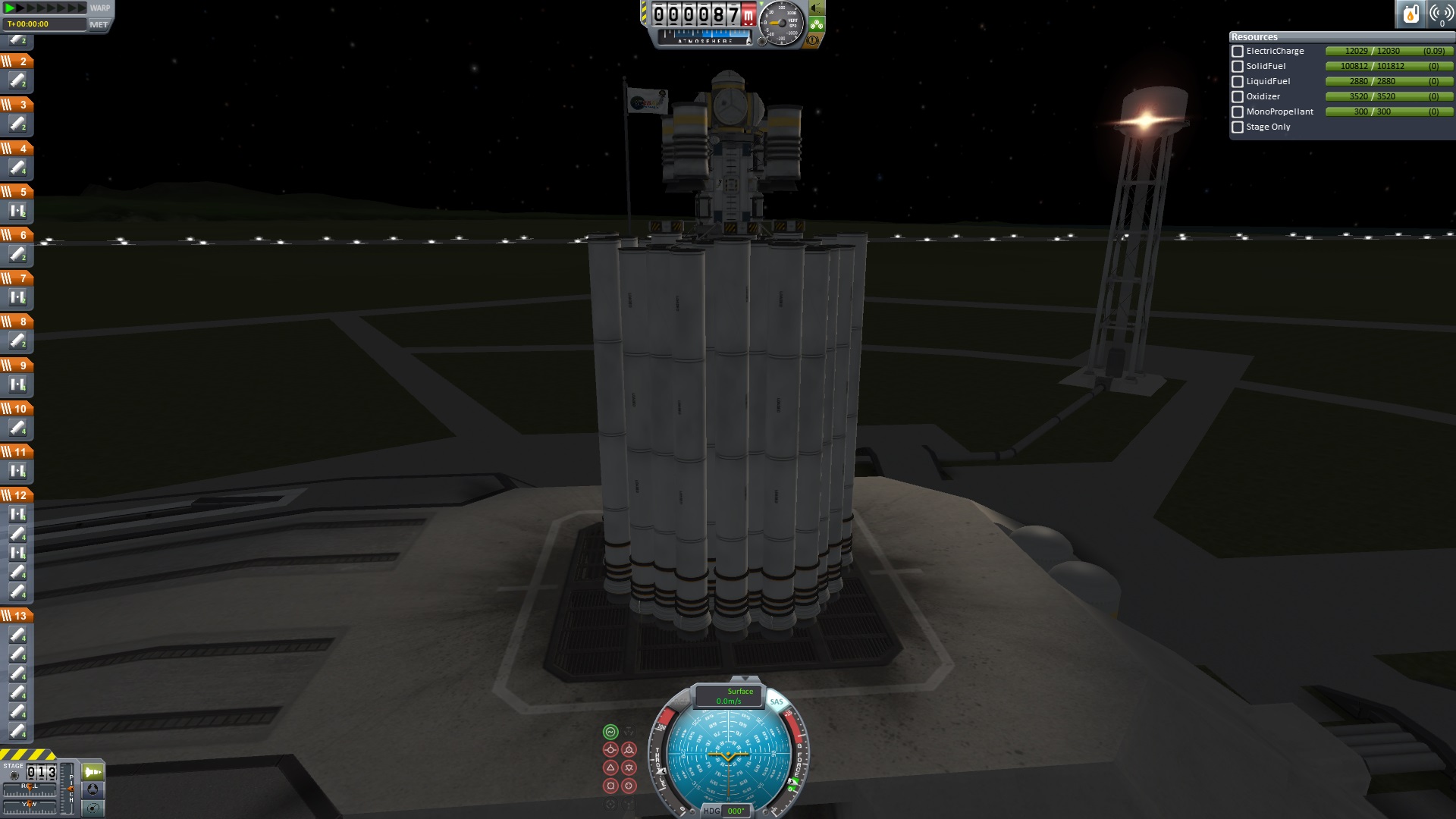Toggle the lights action button
This screenshot has height=819, width=1456.
point(817,8)
